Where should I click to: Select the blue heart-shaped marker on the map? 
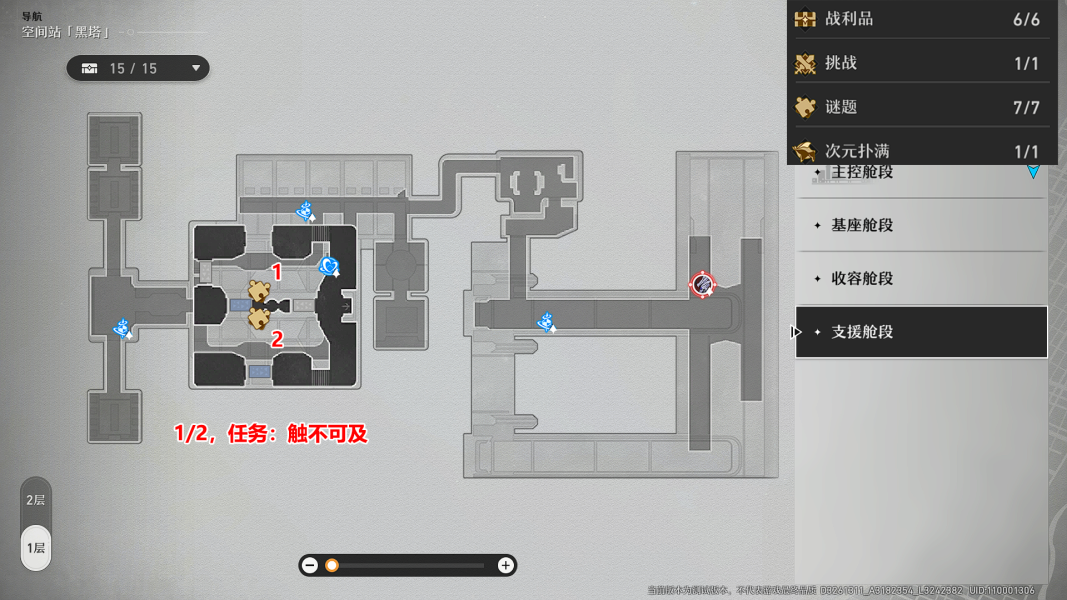point(329,266)
